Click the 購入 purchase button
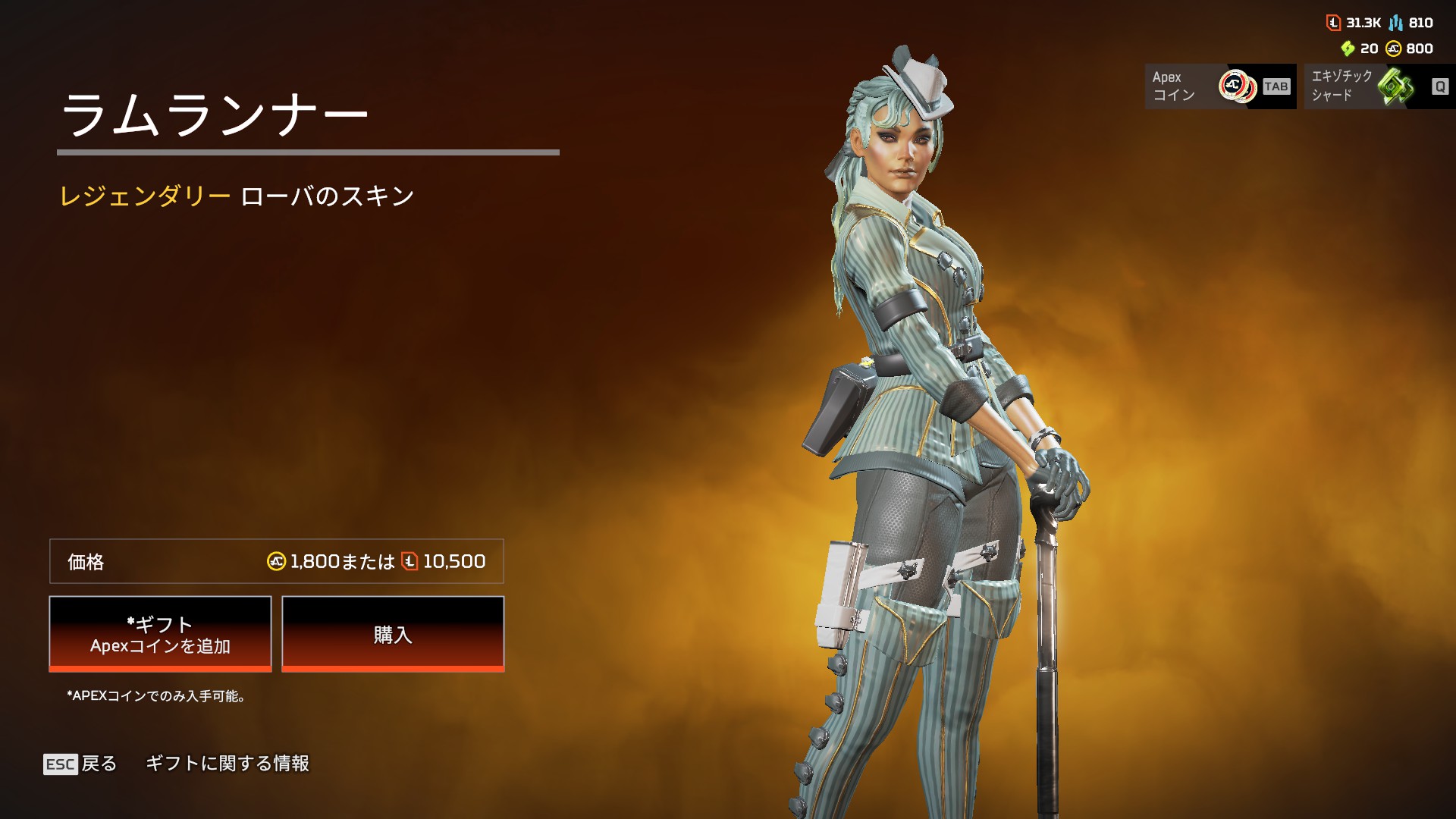The image size is (1456, 819). [x=393, y=633]
